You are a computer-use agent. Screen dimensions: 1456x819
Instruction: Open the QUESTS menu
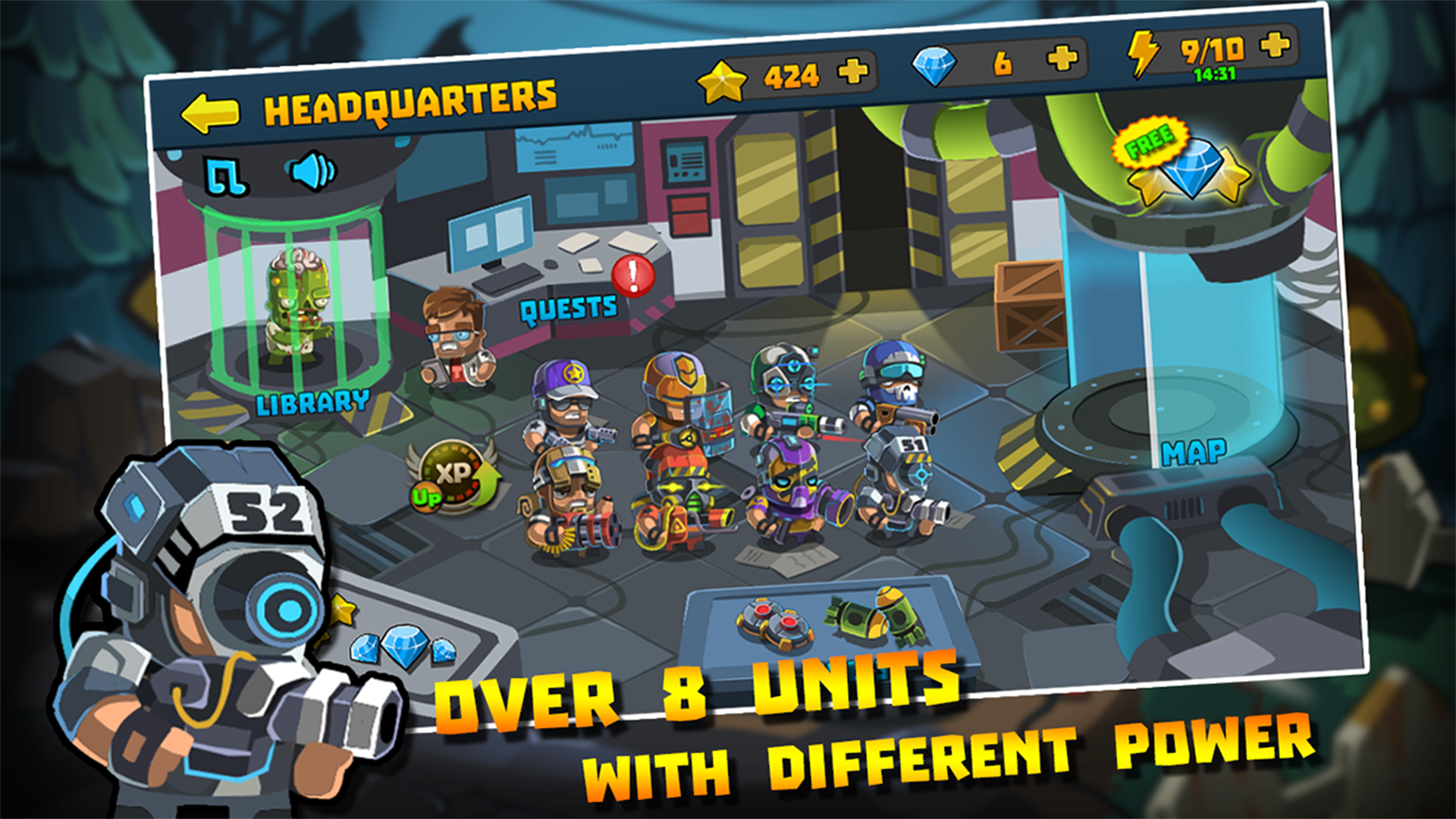point(567,306)
